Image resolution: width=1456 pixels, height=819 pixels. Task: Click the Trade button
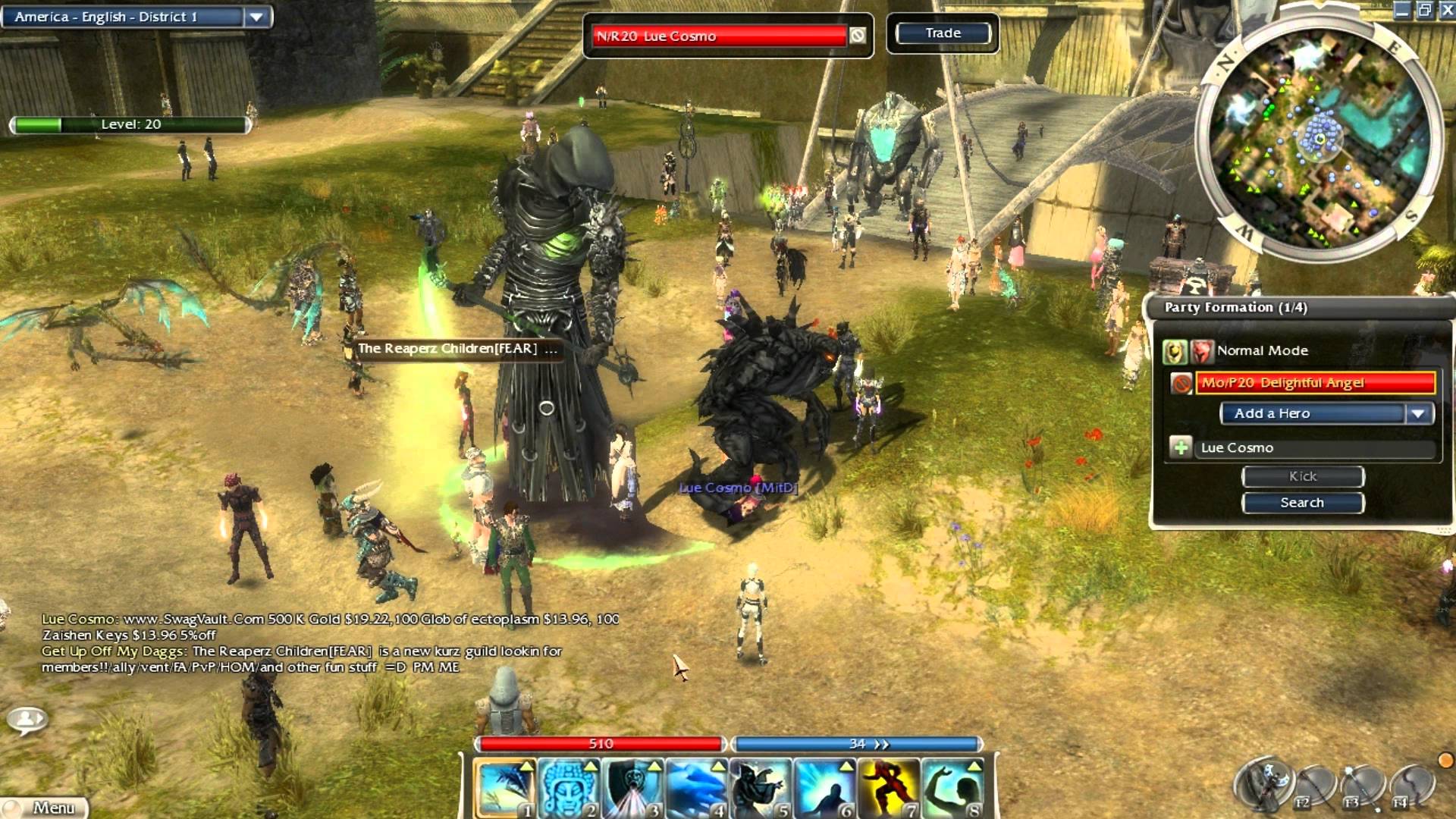coord(943,33)
